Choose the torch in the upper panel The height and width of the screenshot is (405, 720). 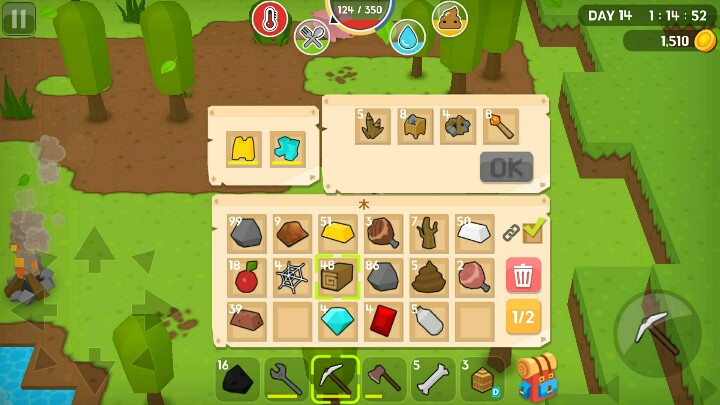point(500,127)
